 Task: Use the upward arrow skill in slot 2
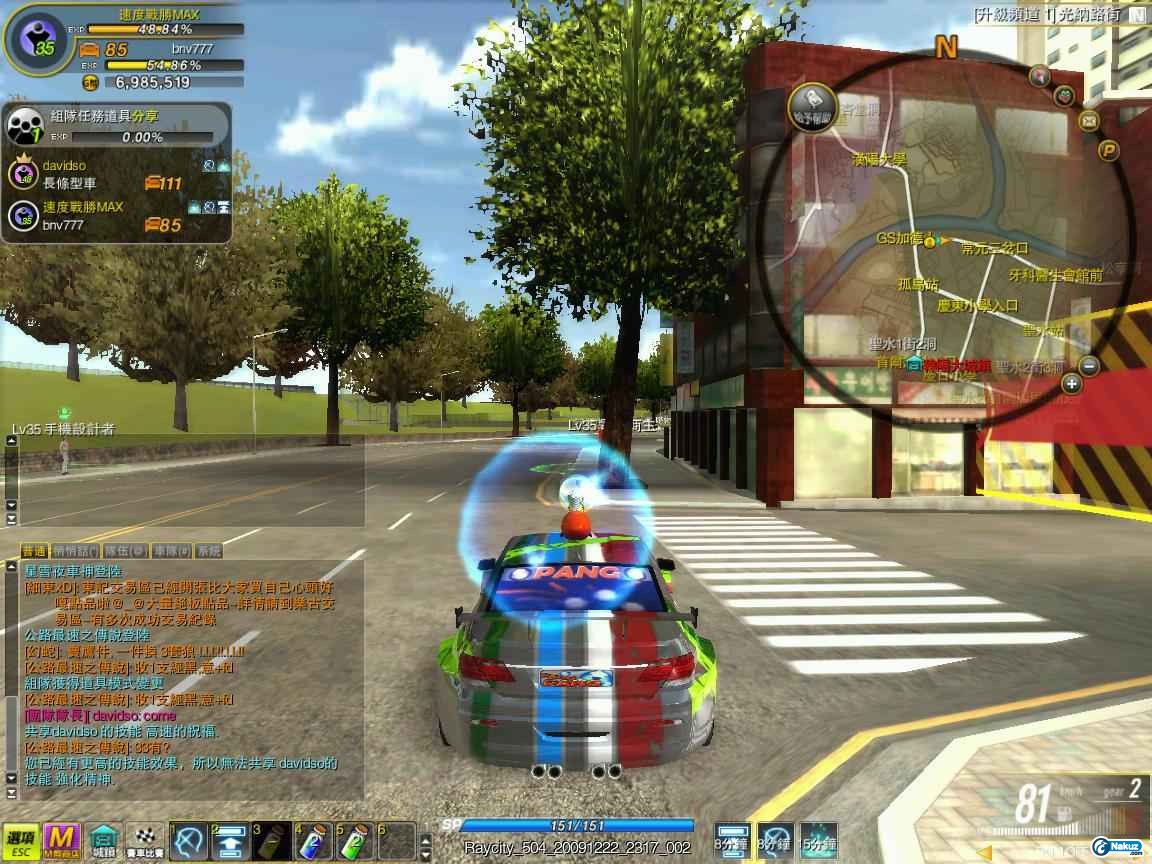click(x=232, y=841)
